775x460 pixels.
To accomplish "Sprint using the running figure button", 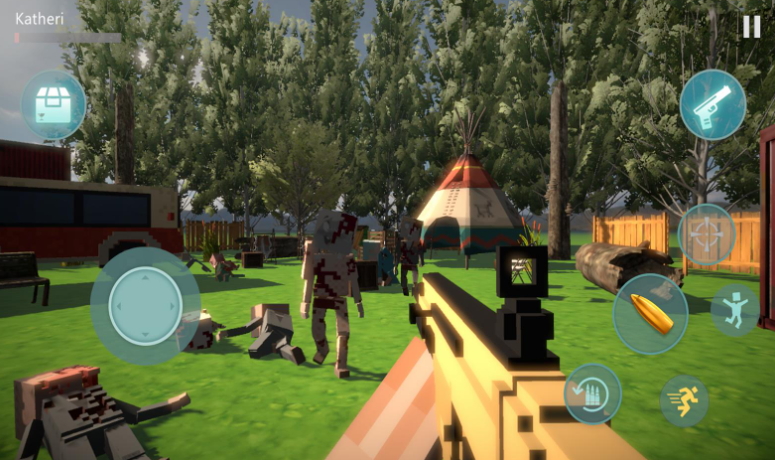I will [685, 401].
